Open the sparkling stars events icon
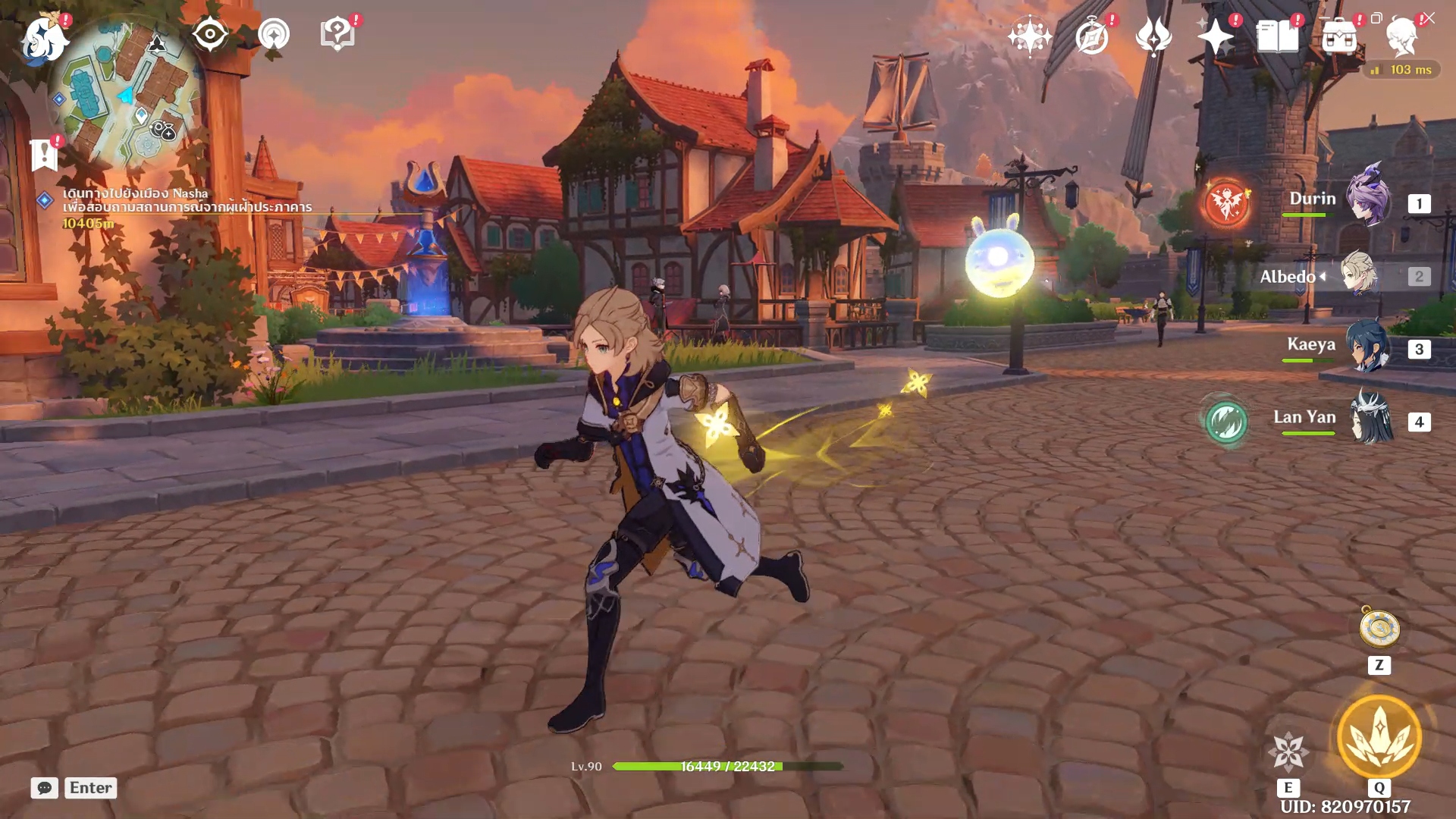This screenshot has width=1456, height=819. click(x=1029, y=36)
